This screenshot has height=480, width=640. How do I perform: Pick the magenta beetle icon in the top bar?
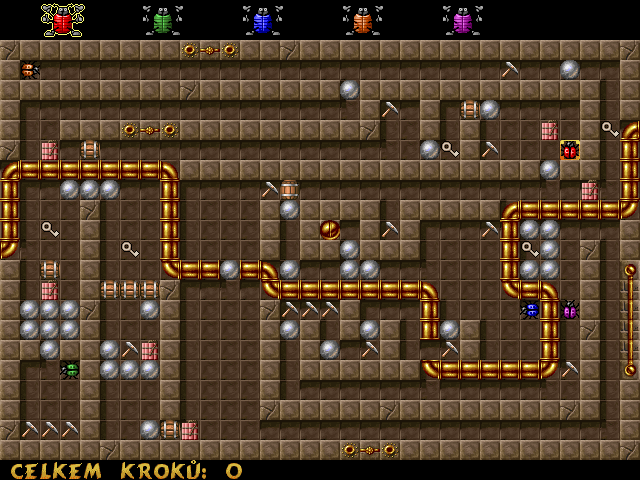coord(462,19)
